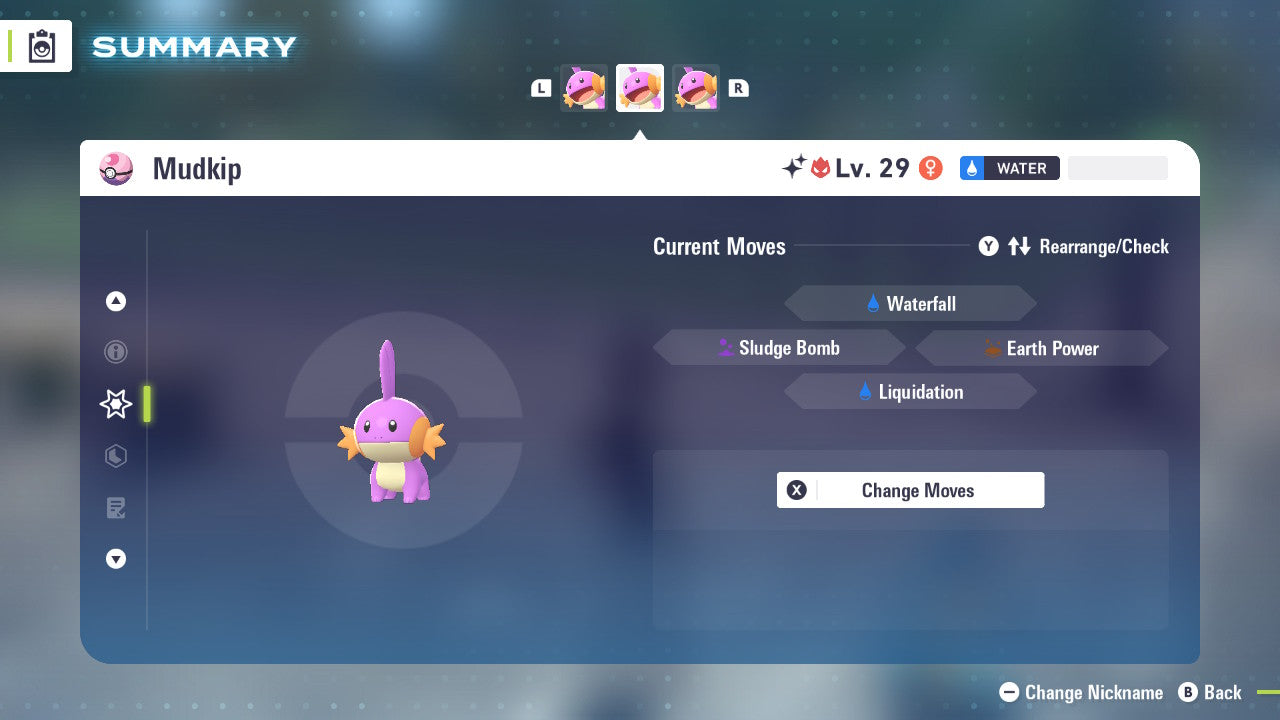Image resolution: width=1280 pixels, height=720 pixels.
Task: Click the star moves icon in the sidebar
Action: [115, 404]
